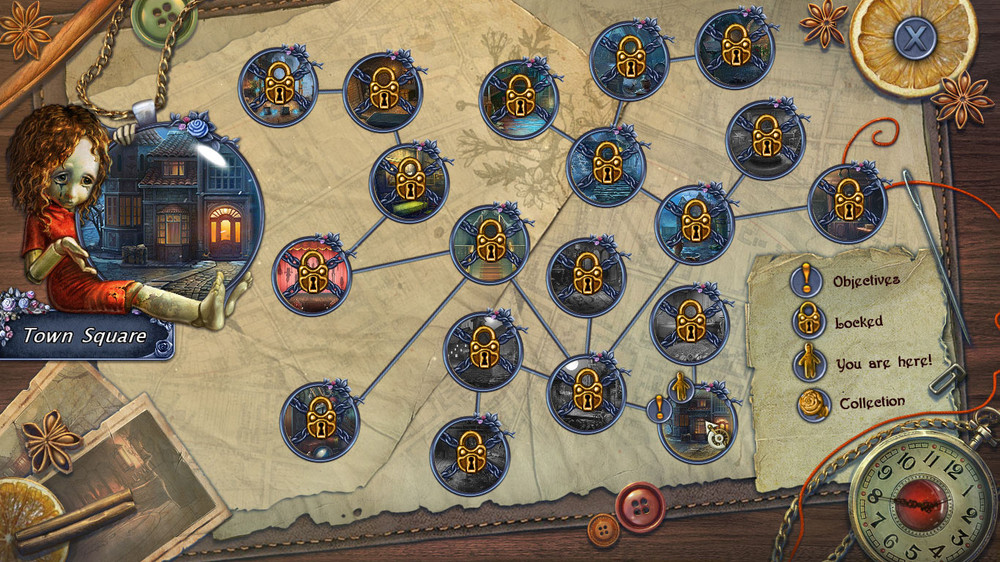This screenshot has height=562, width=1000.
Task: Click the Objectives legend entry
Action: tap(866, 281)
